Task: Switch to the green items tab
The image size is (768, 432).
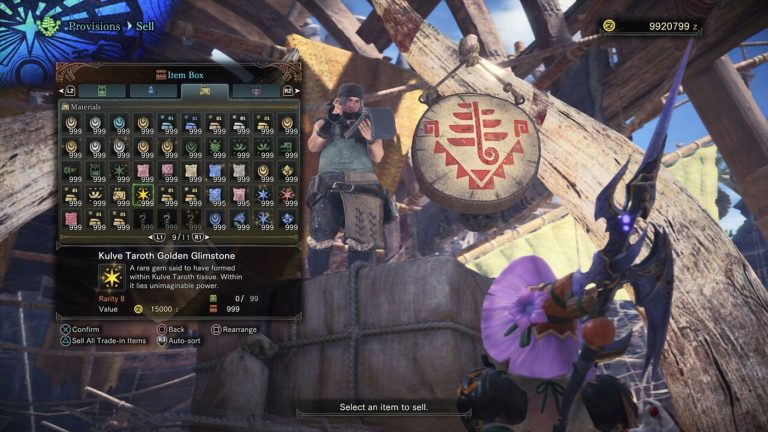Action: tap(101, 91)
